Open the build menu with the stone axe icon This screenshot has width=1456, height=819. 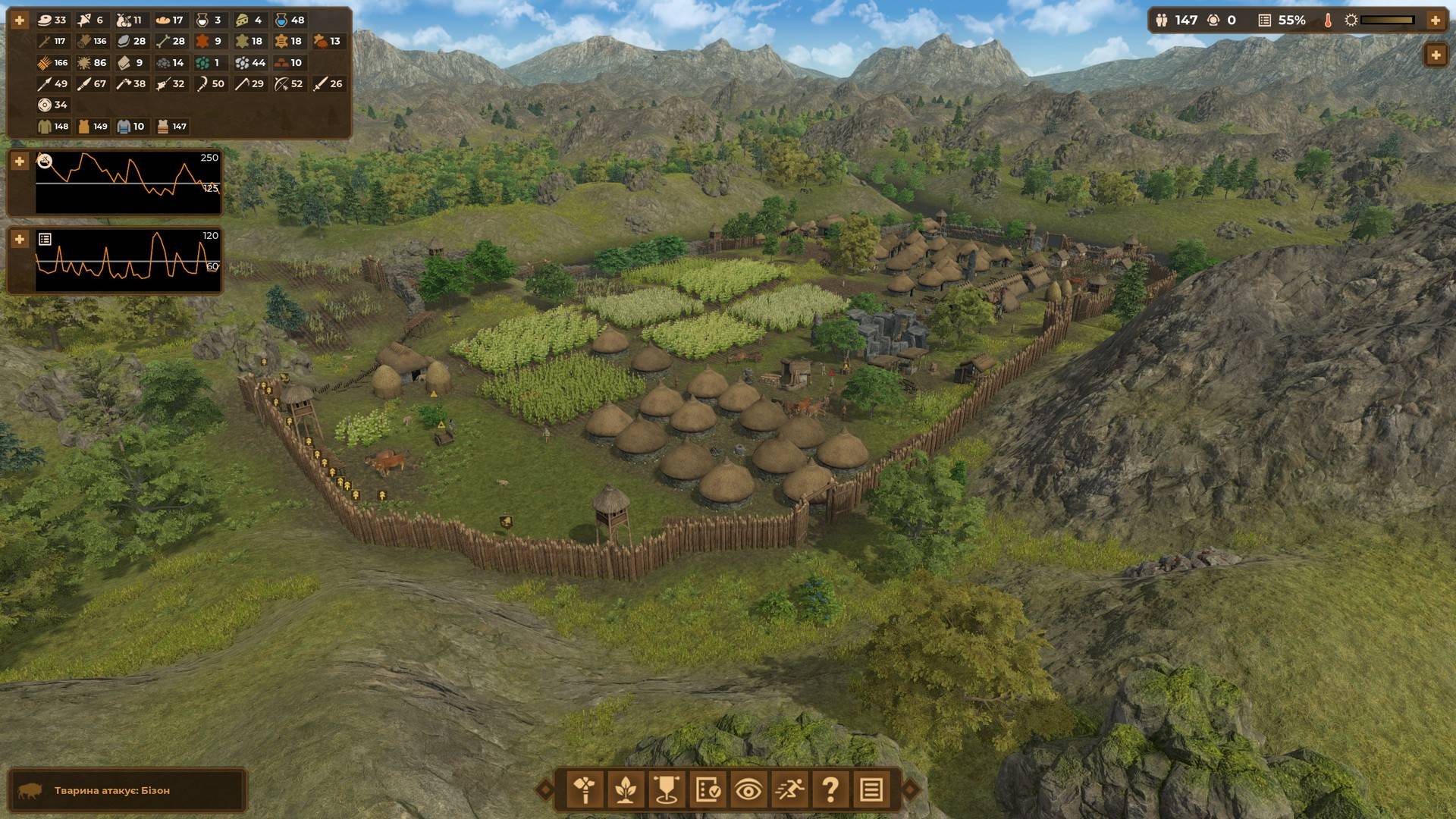click(585, 790)
